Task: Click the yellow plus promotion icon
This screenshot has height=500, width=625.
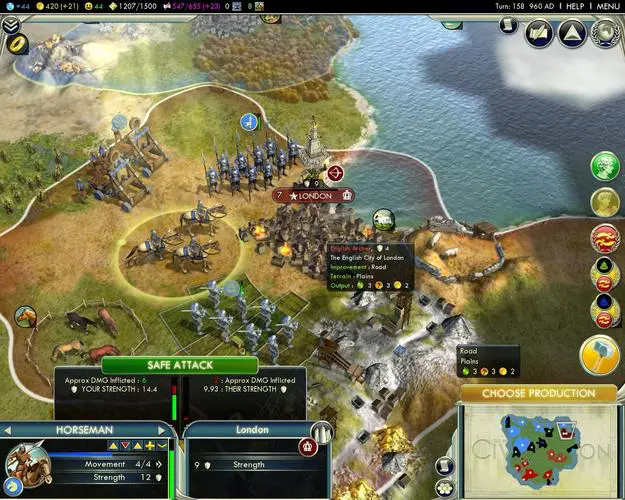Action: 150,445
